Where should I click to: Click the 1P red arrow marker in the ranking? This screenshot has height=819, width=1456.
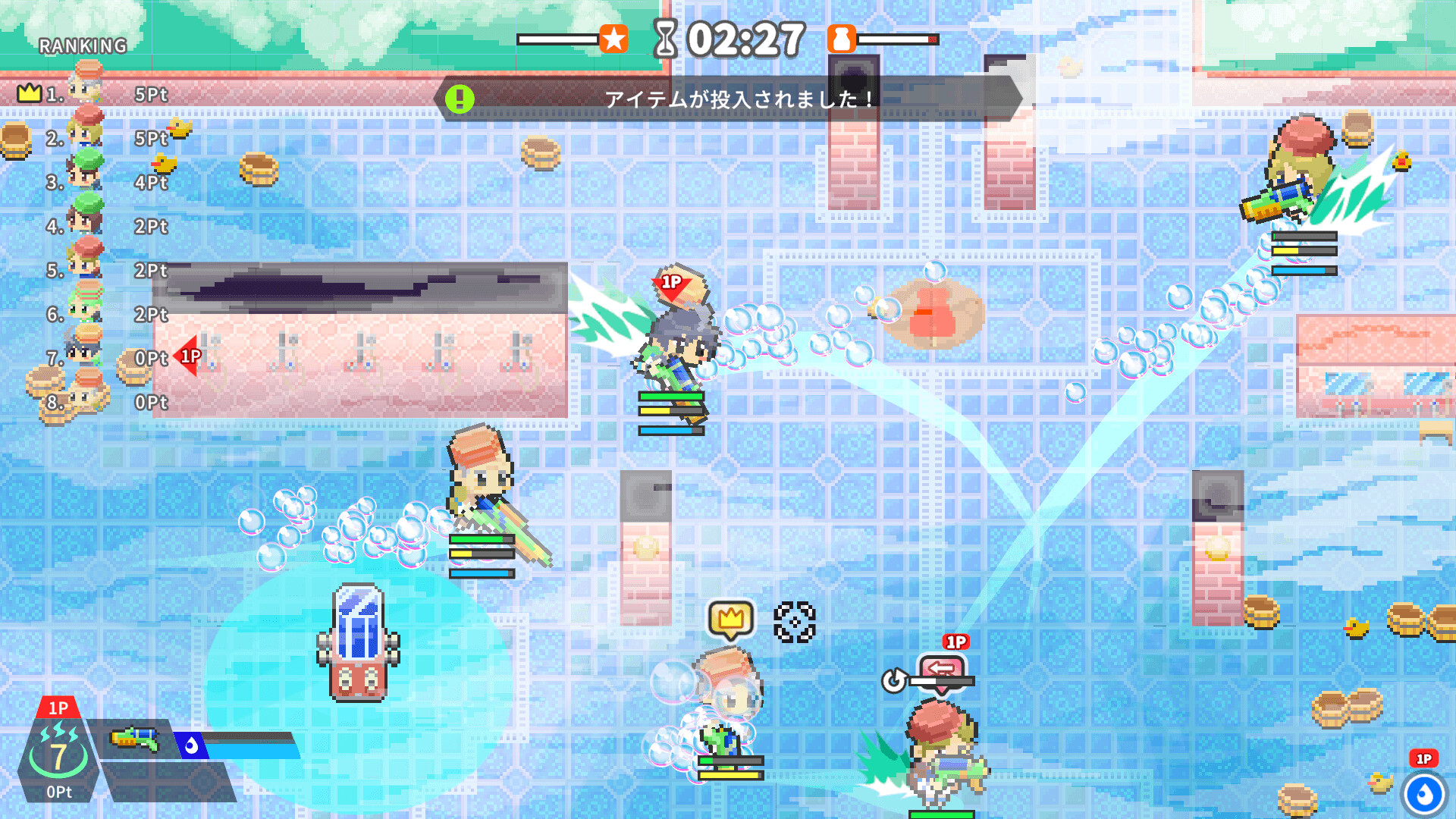pos(187,355)
